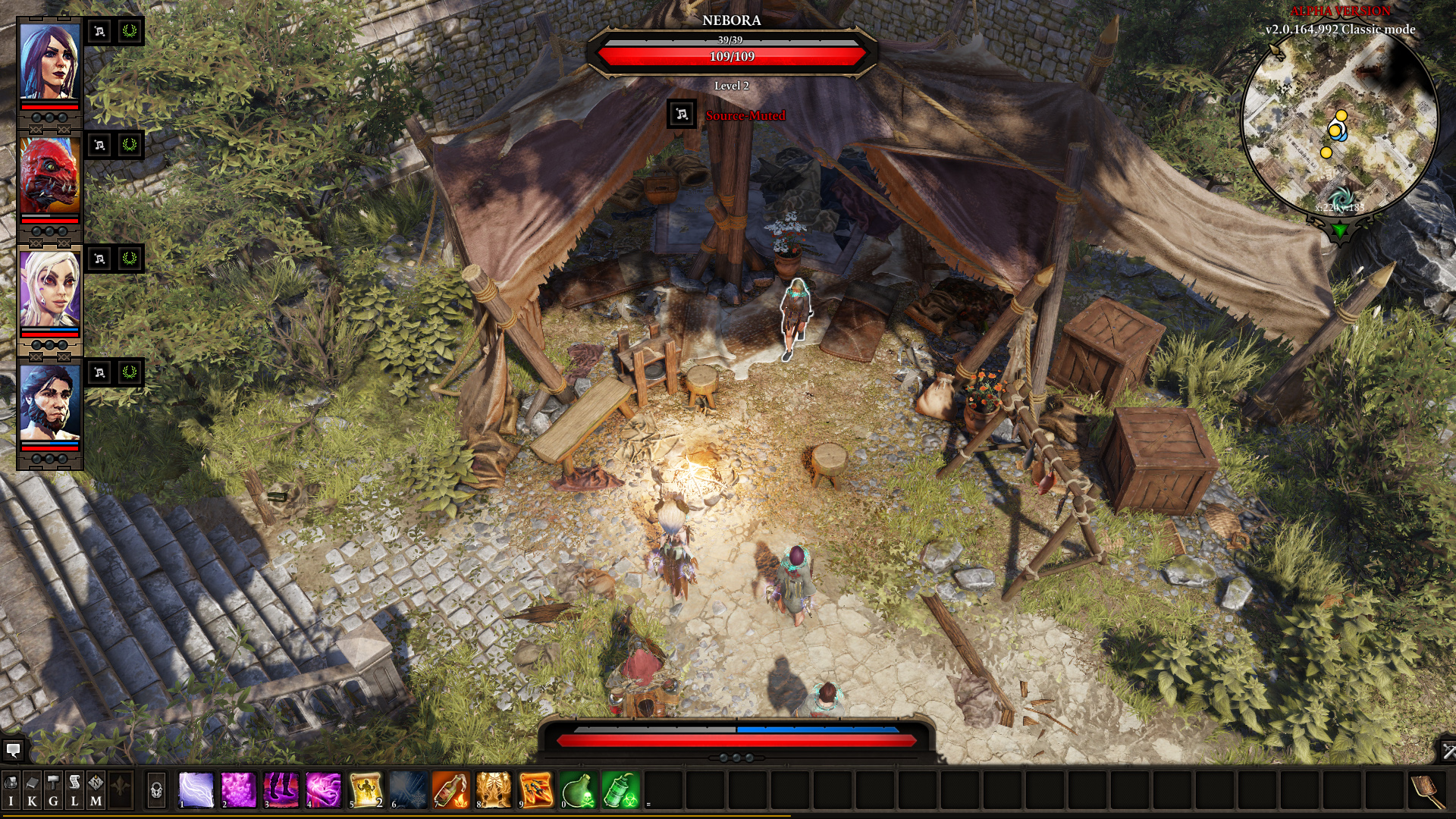Select the red lizard party portrait
The height and width of the screenshot is (819, 1456).
click(49, 176)
